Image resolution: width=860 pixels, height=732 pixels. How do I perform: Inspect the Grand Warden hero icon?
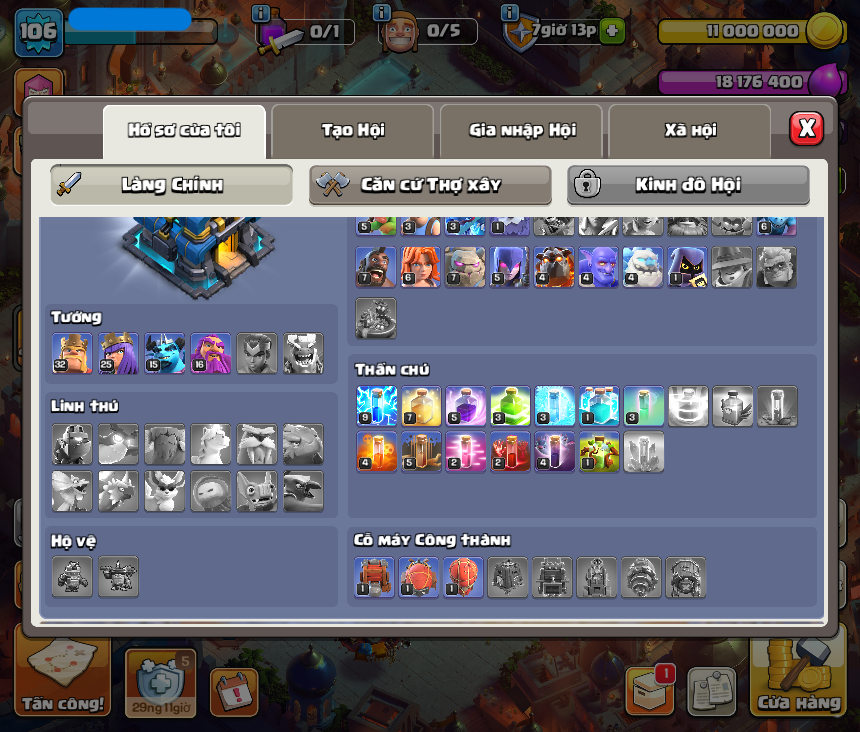(x=210, y=354)
